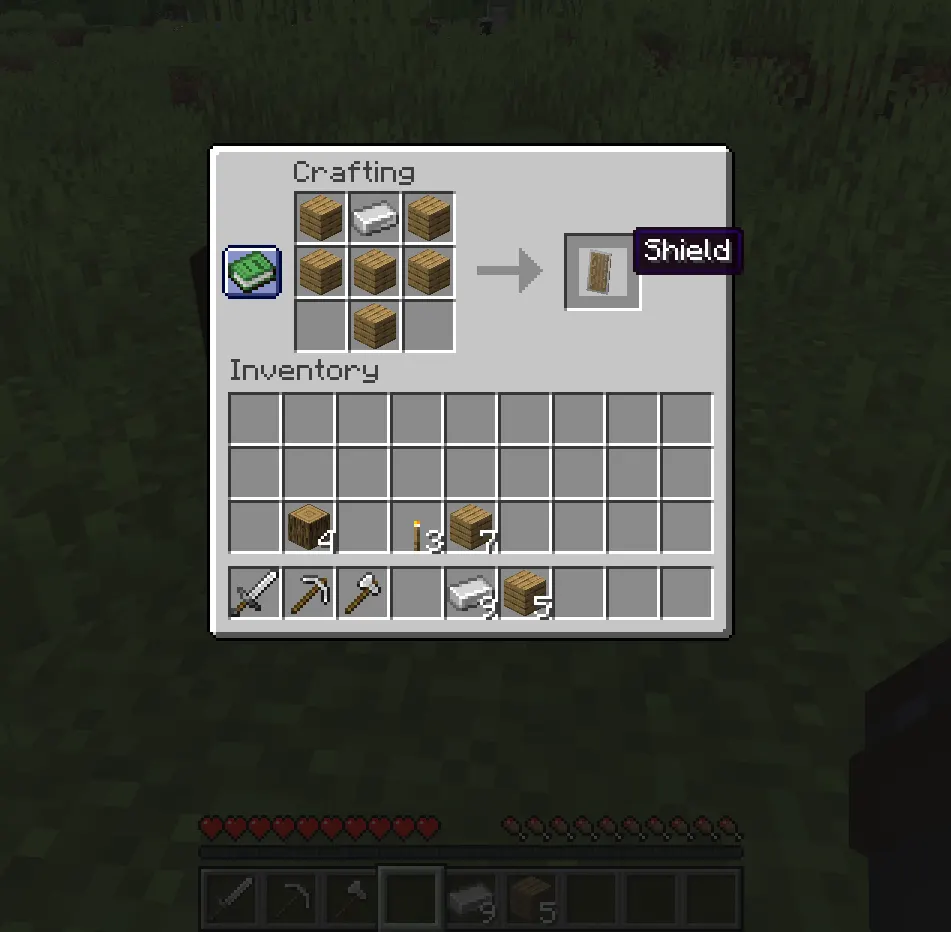Click the bottom center plank in crafting grid
This screenshot has height=932, width=951.
375,326
